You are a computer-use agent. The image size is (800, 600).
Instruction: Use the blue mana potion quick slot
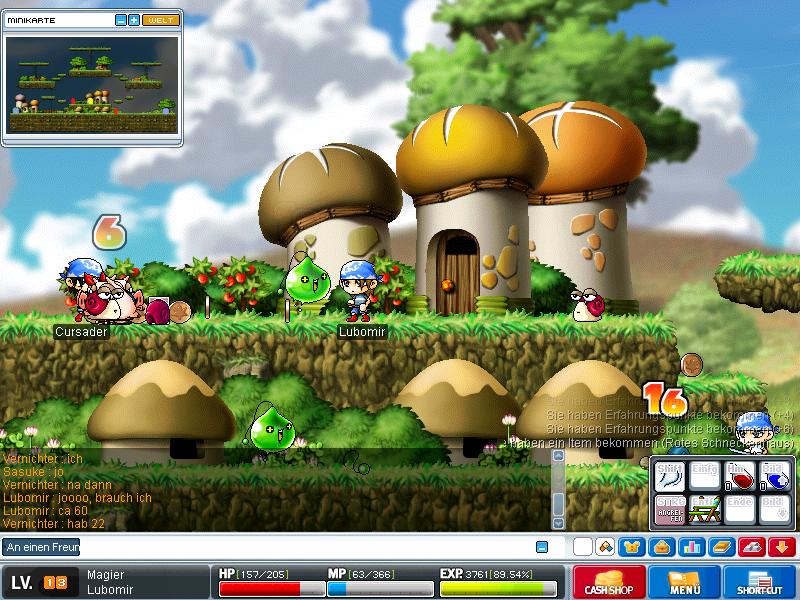click(x=775, y=478)
